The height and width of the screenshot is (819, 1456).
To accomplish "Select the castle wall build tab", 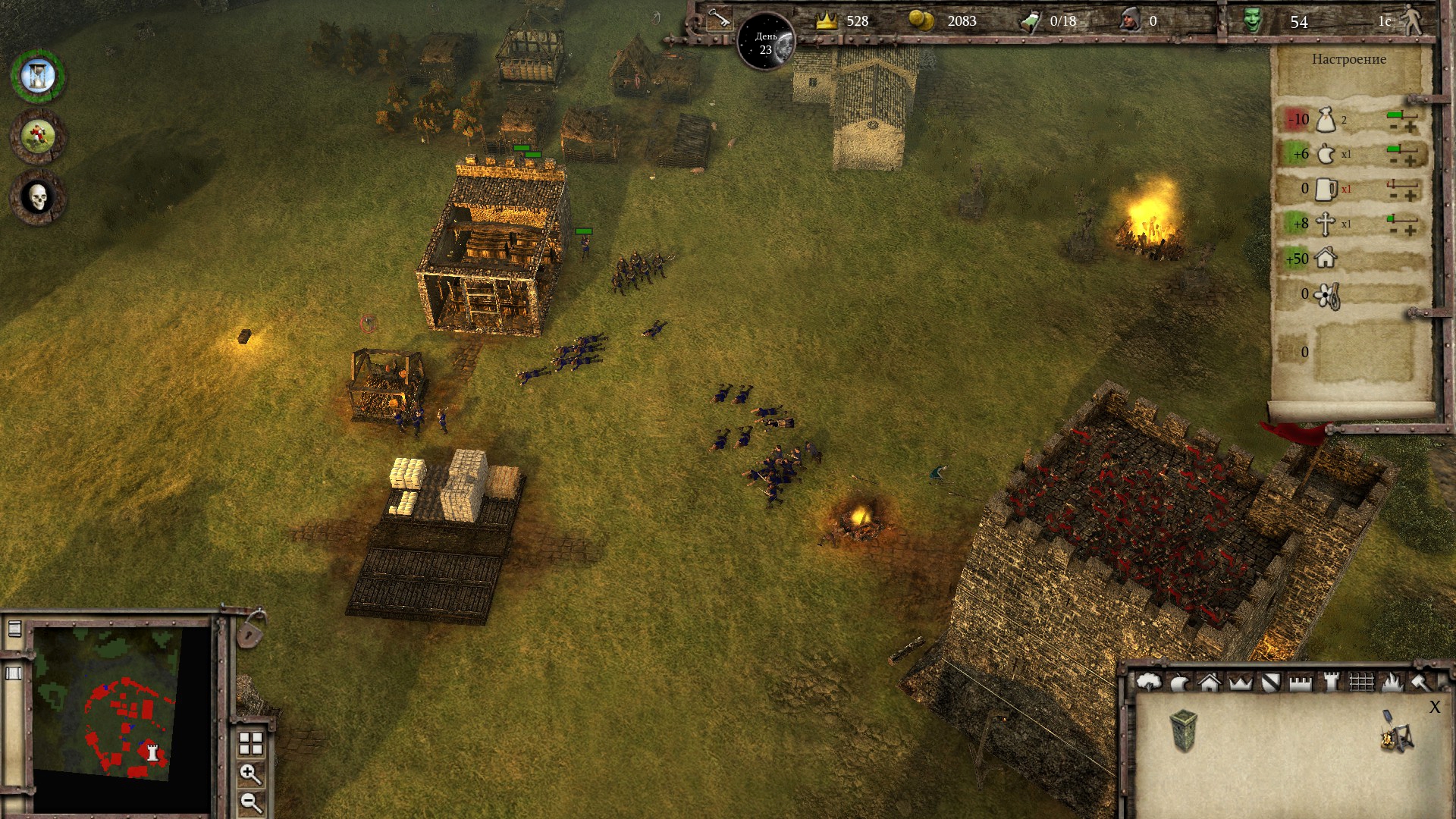I will coord(1301,682).
